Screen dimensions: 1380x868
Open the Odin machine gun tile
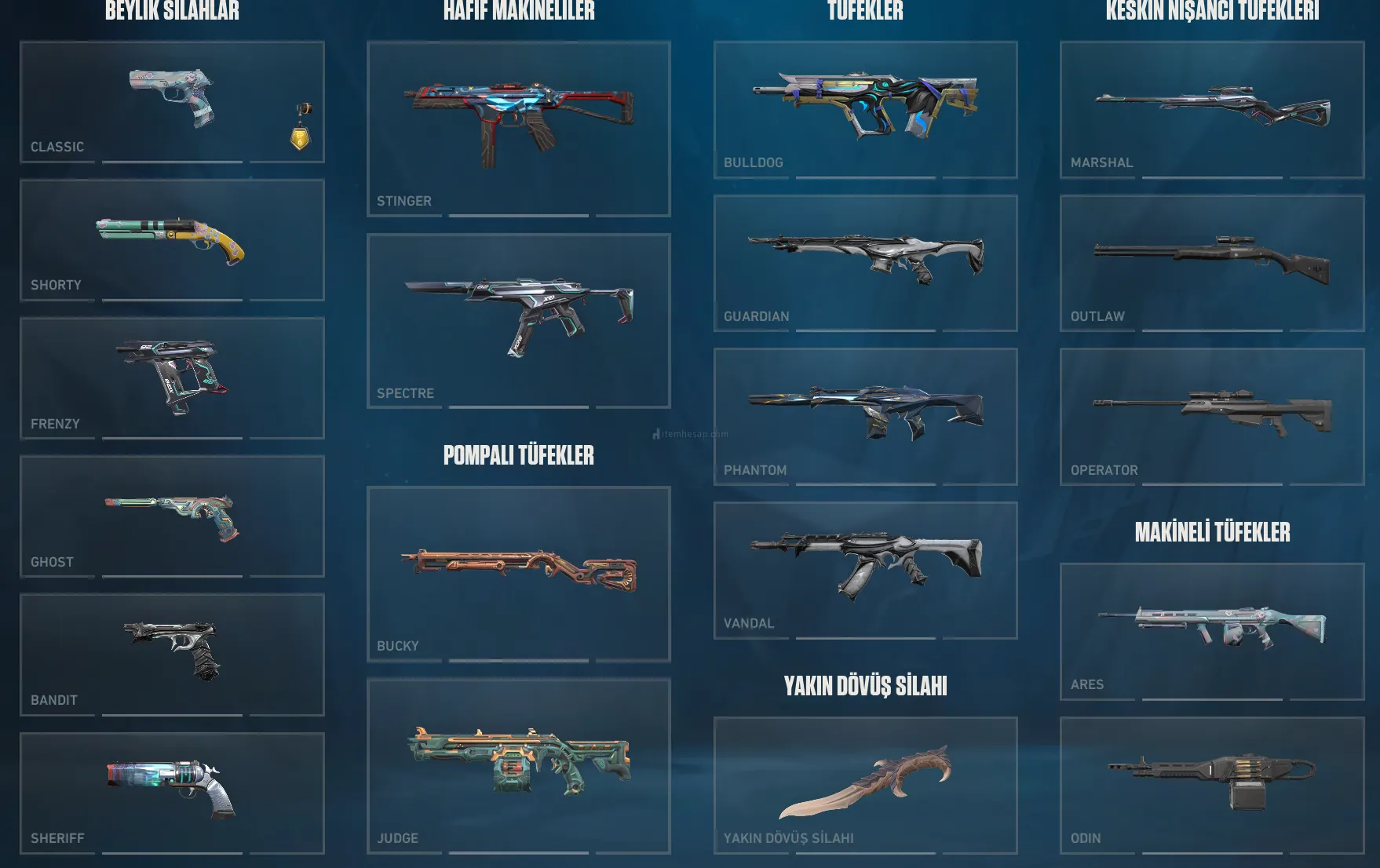(x=1212, y=785)
